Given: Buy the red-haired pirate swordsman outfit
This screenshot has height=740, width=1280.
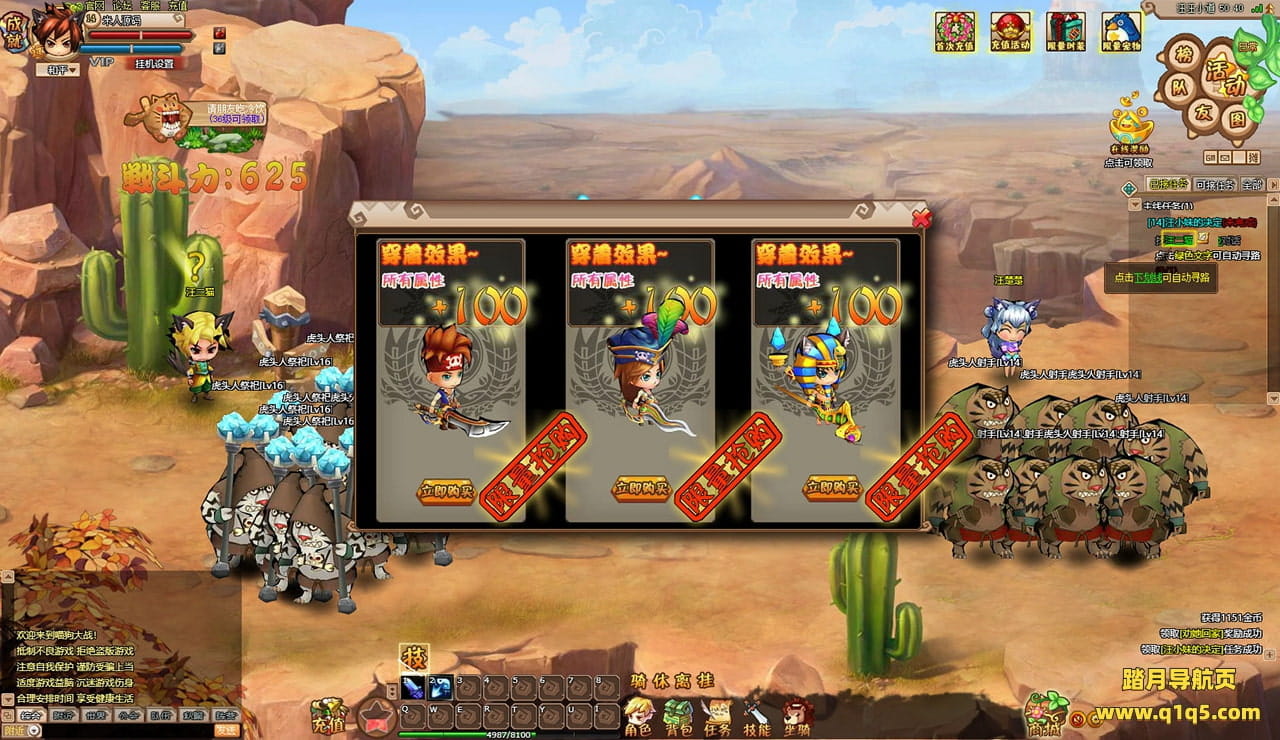Looking at the screenshot, I should tap(446, 490).
